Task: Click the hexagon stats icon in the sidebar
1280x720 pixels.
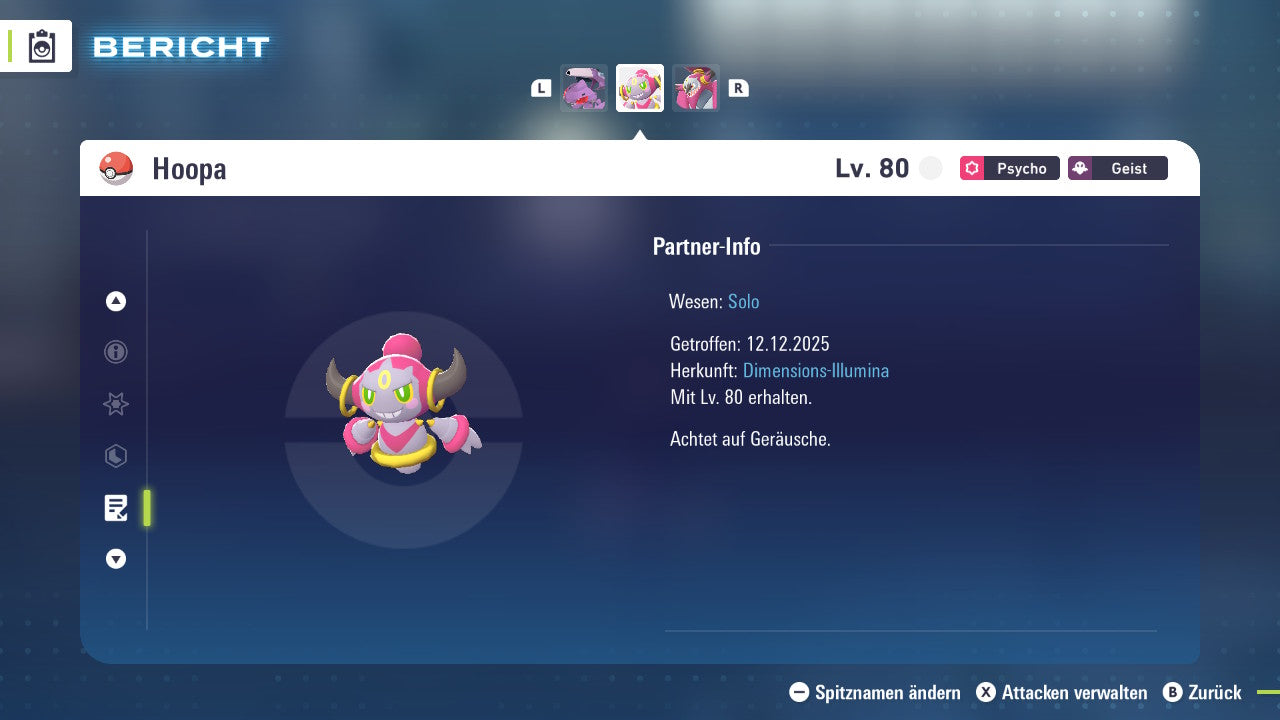Action: [x=115, y=456]
